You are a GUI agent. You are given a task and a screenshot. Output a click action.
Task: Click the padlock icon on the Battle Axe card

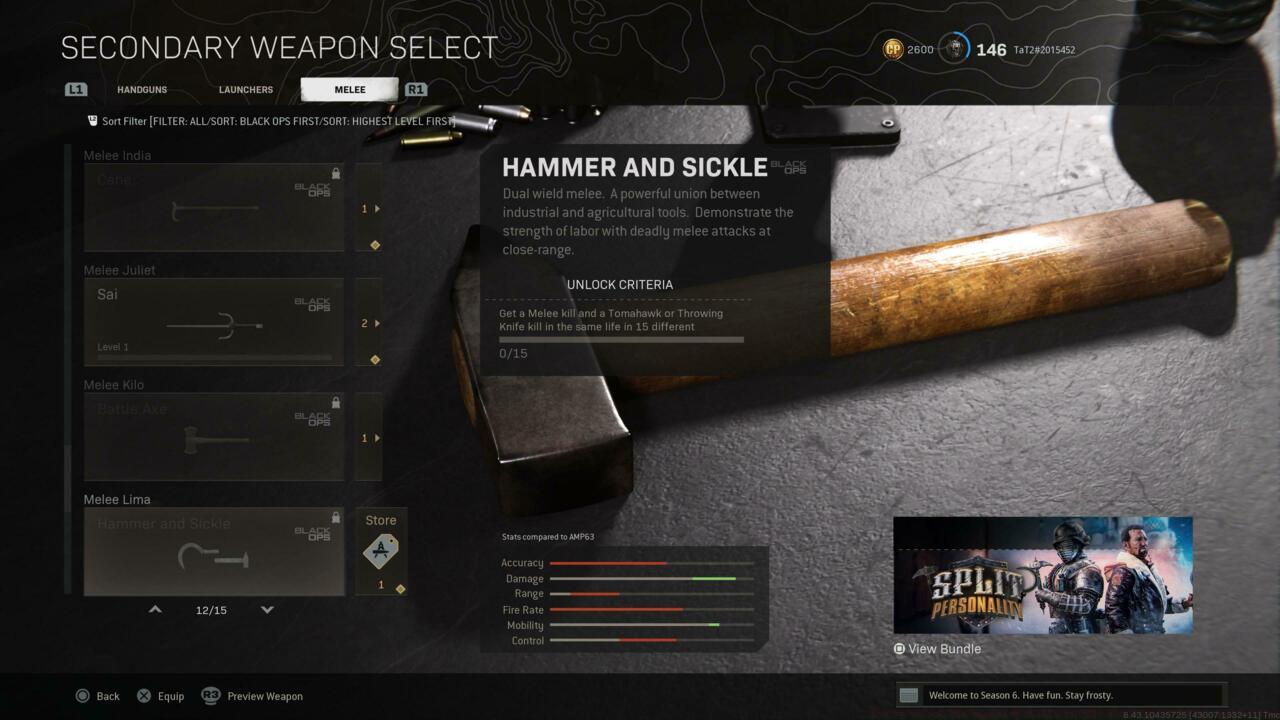click(x=335, y=402)
